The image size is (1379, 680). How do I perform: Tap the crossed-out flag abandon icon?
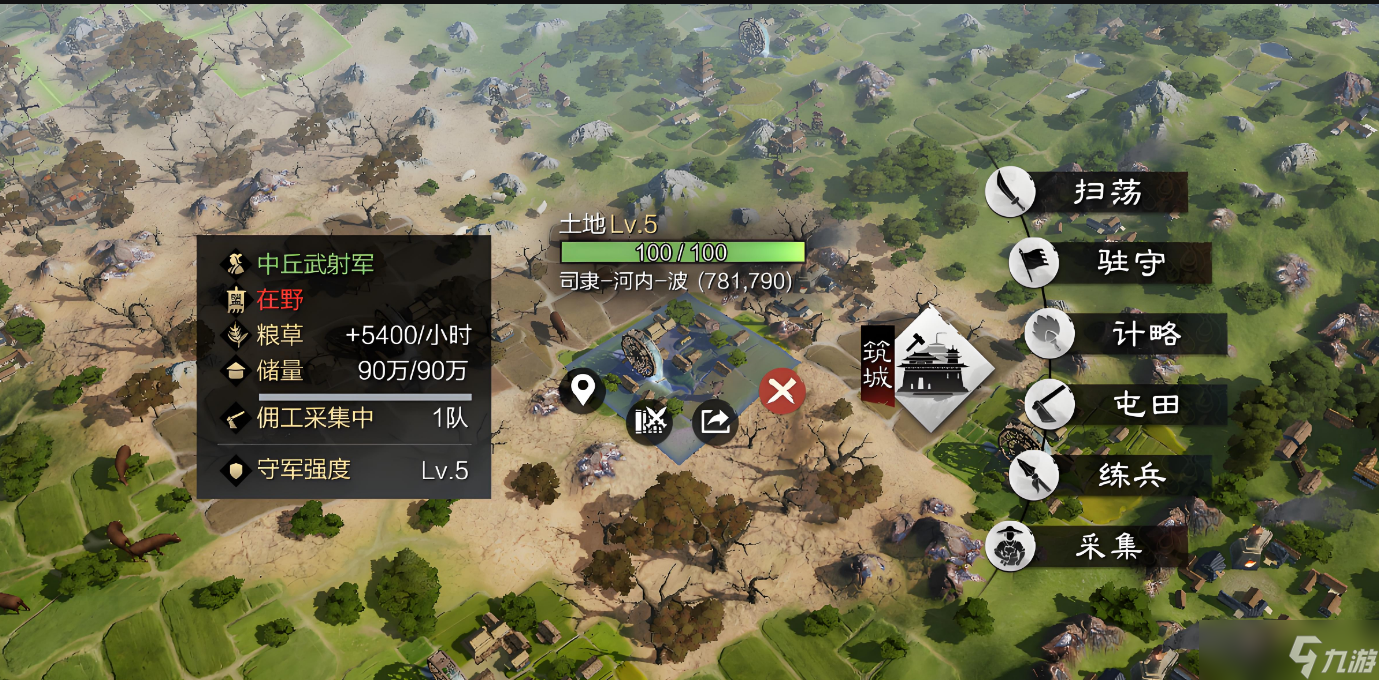coord(649,422)
